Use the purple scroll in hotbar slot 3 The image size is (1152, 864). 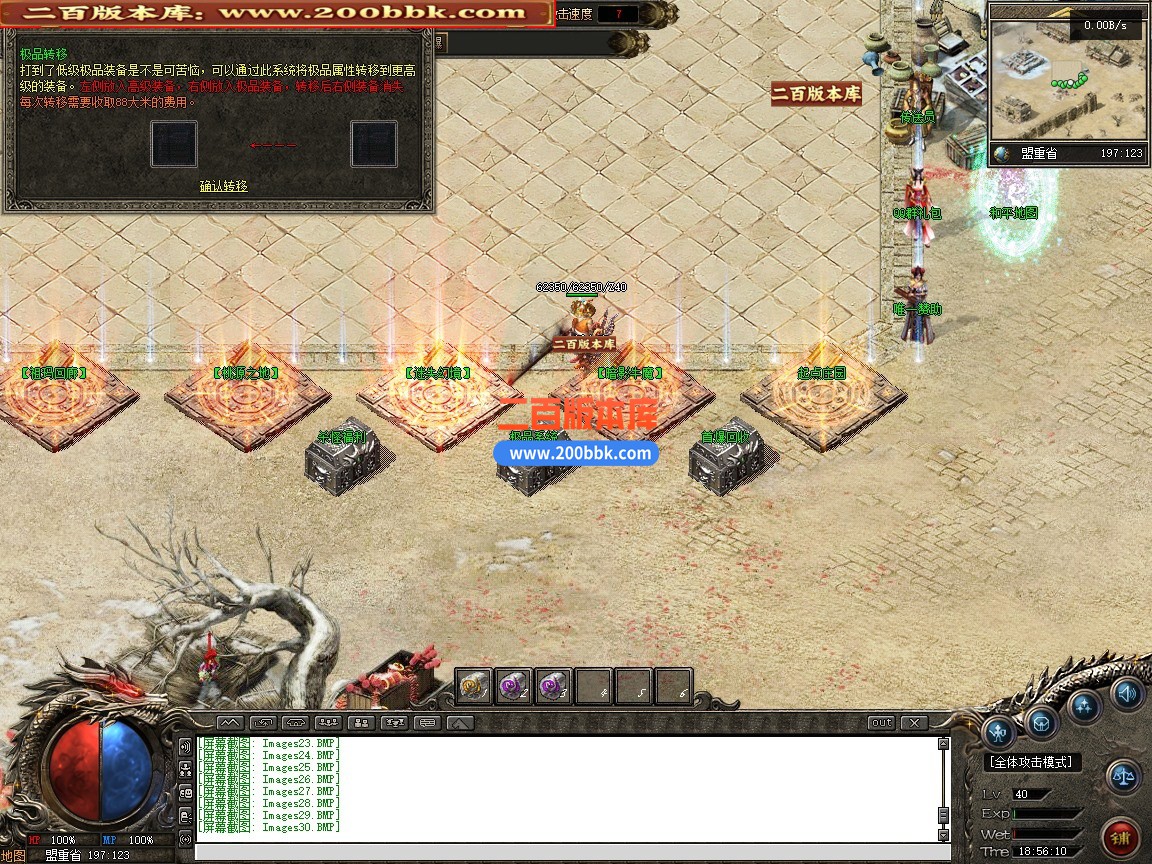(x=553, y=686)
